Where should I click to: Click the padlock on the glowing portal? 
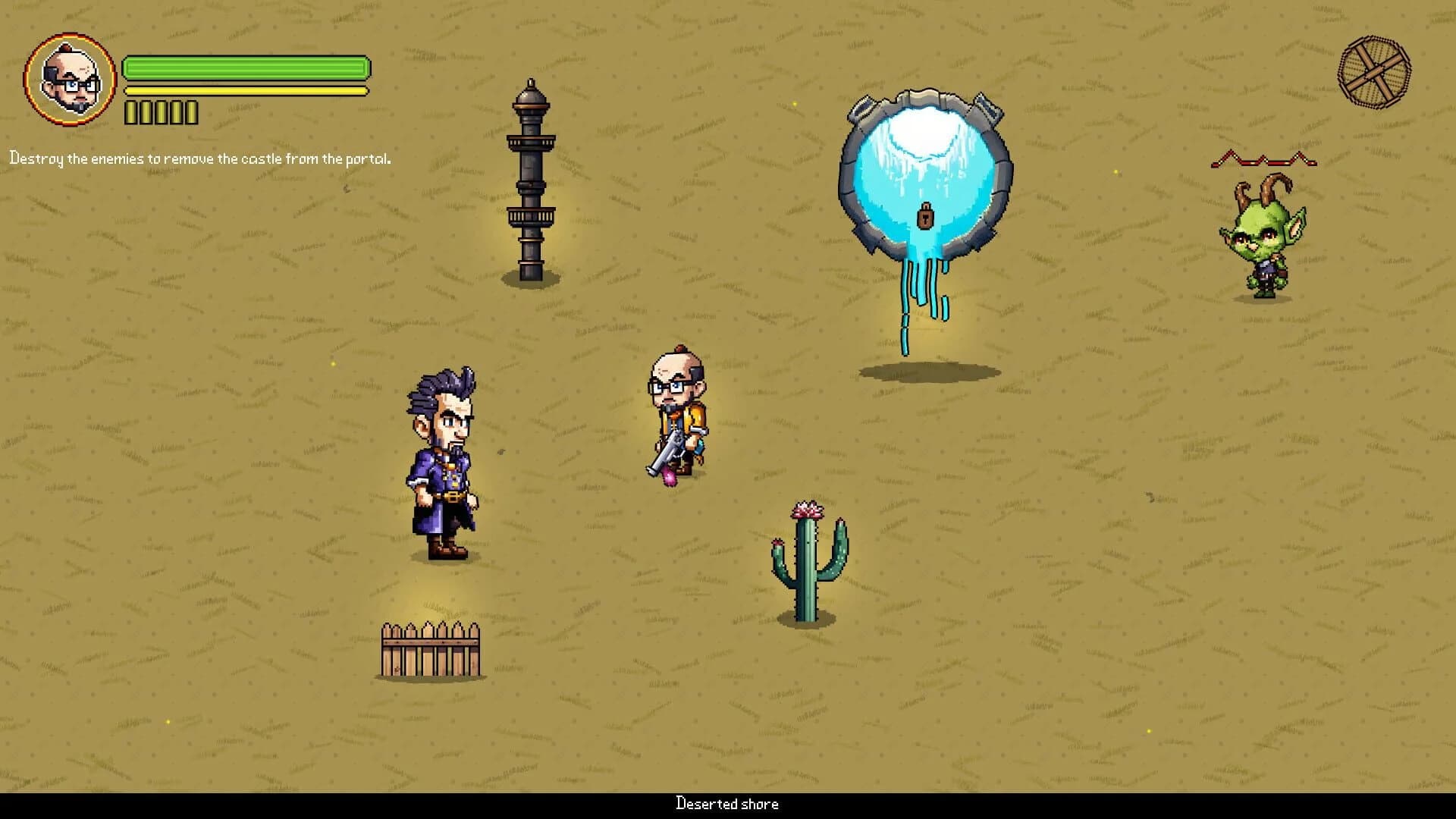(x=927, y=216)
